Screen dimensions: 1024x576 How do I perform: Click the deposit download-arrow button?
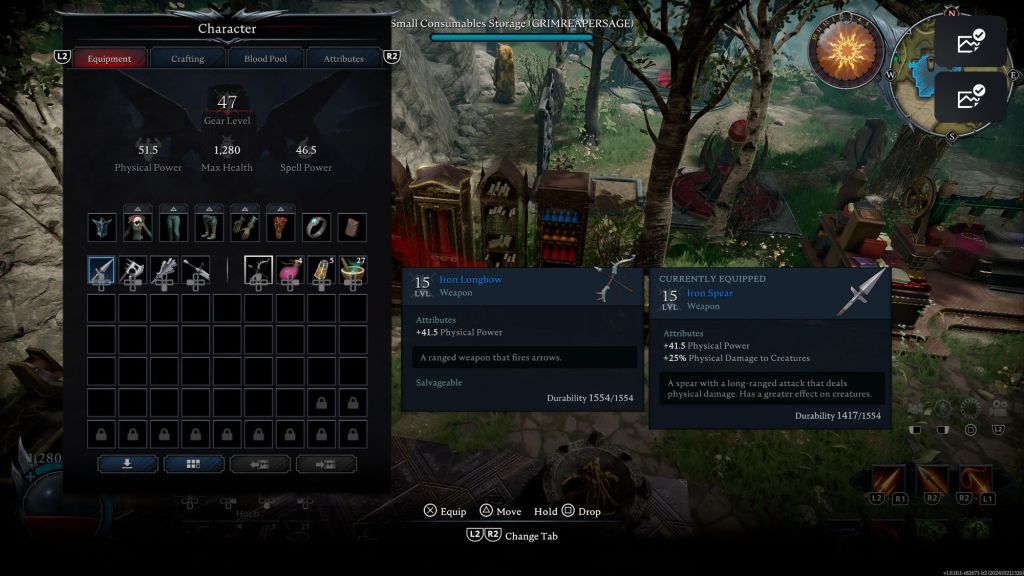(126, 464)
